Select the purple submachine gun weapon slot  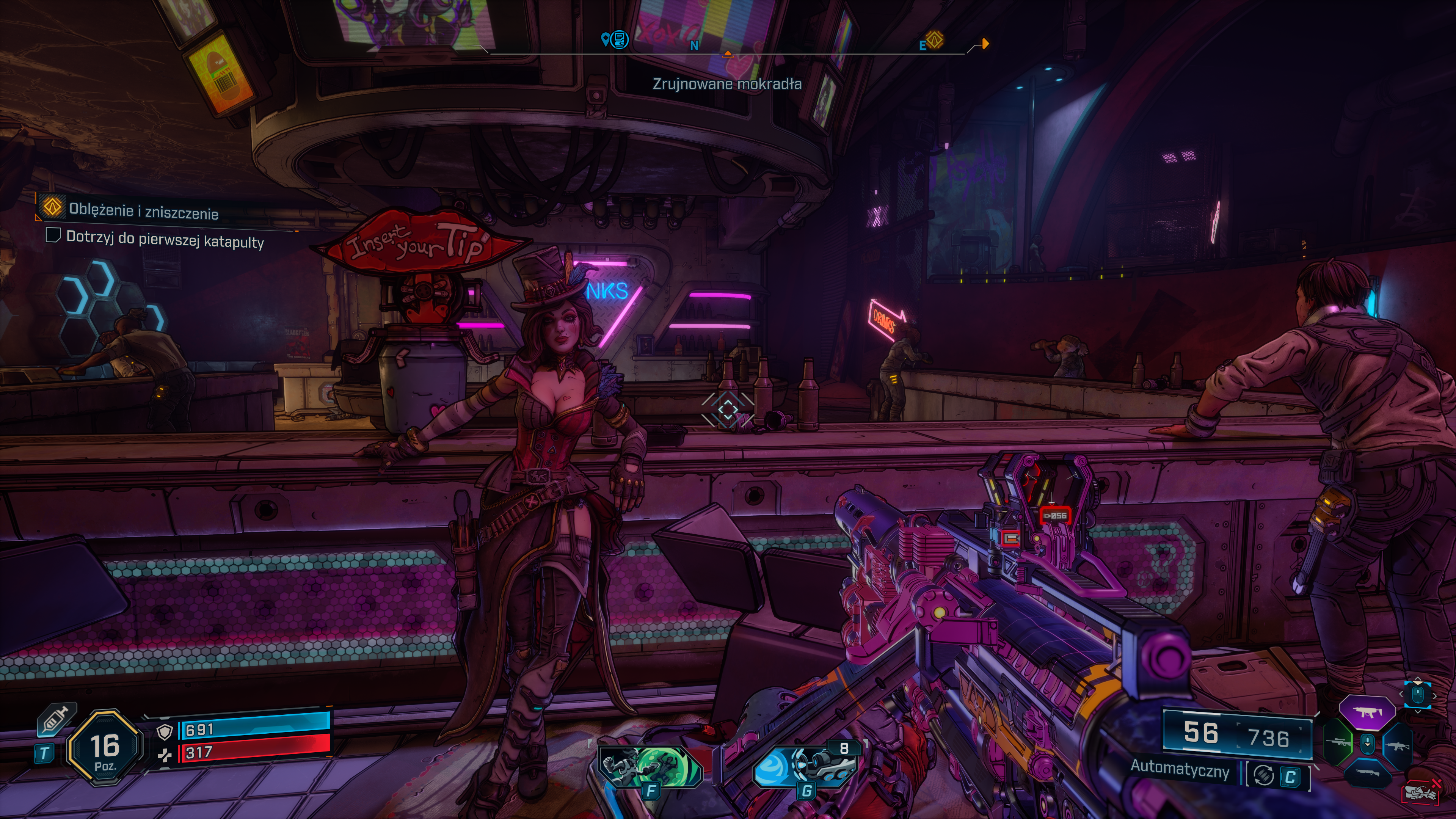(x=1367, y=712)
